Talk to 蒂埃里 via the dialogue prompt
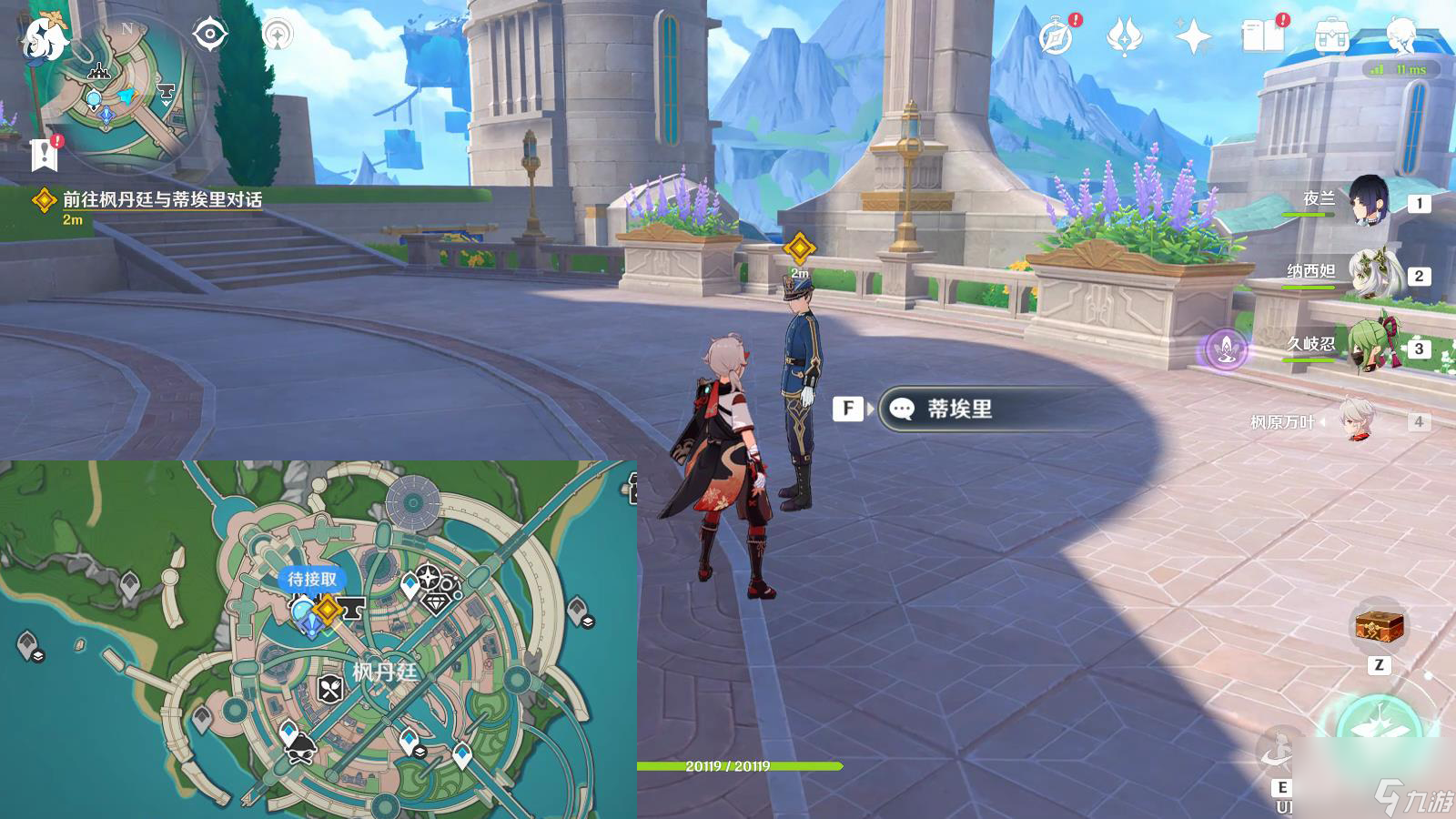 coord(958,409)
